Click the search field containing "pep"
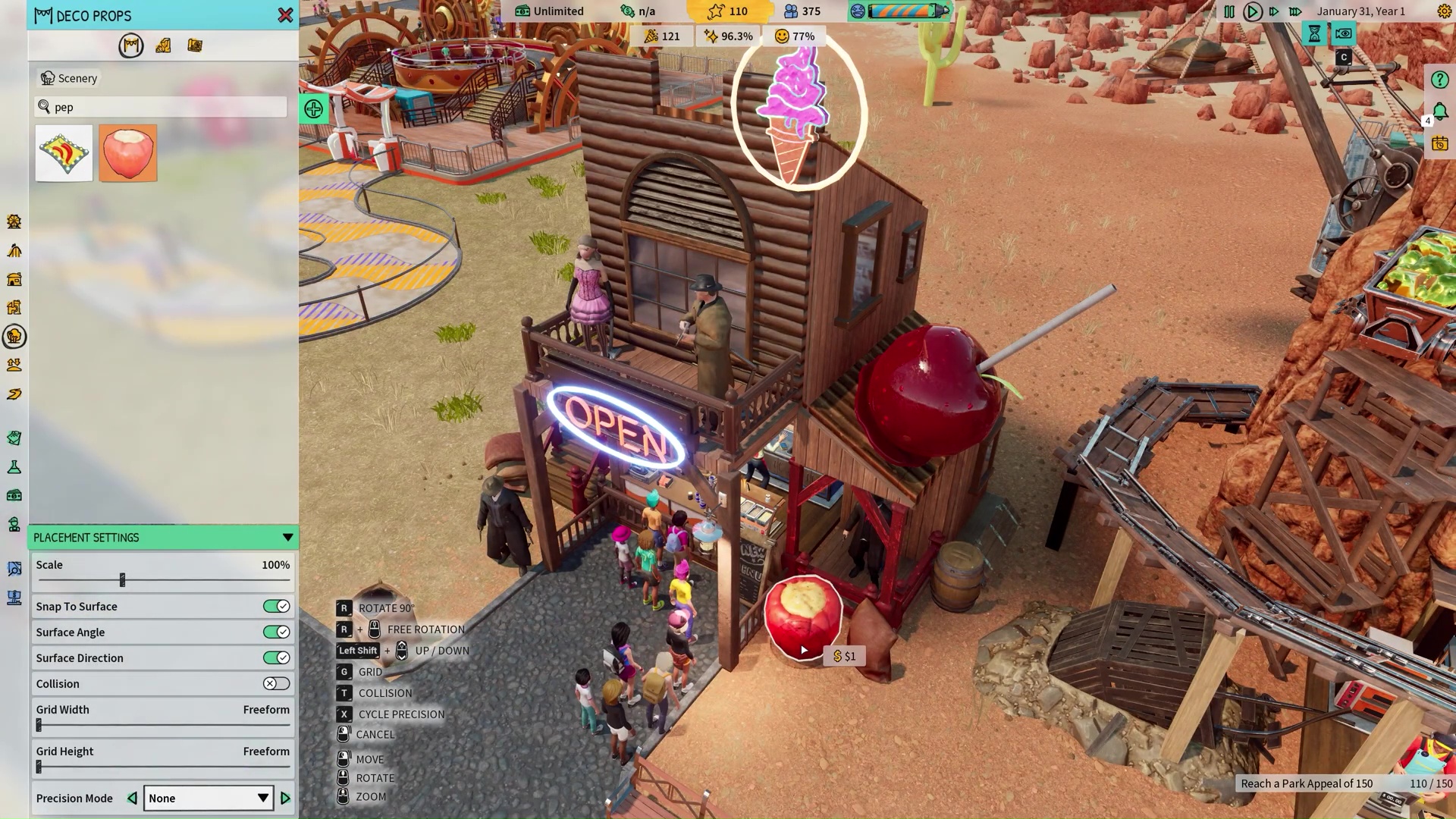 click(162, 107)
